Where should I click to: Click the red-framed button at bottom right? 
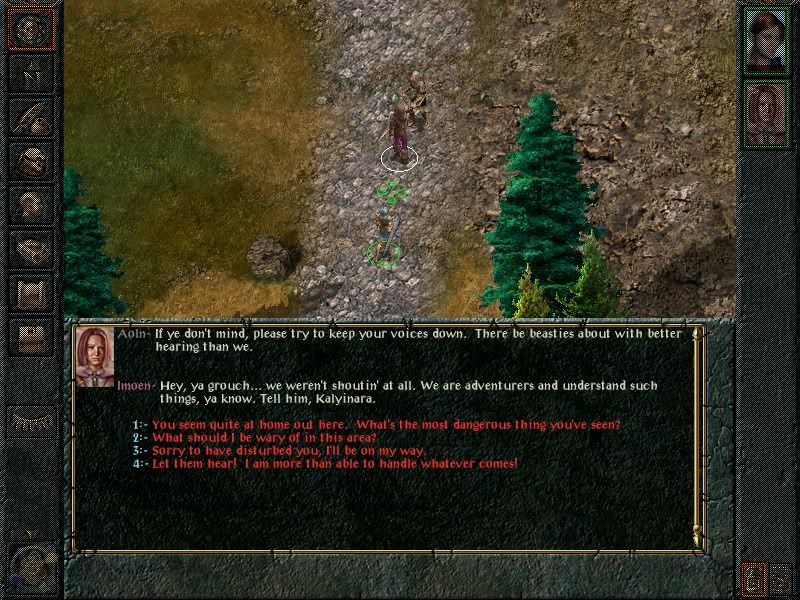click(753, 577)
